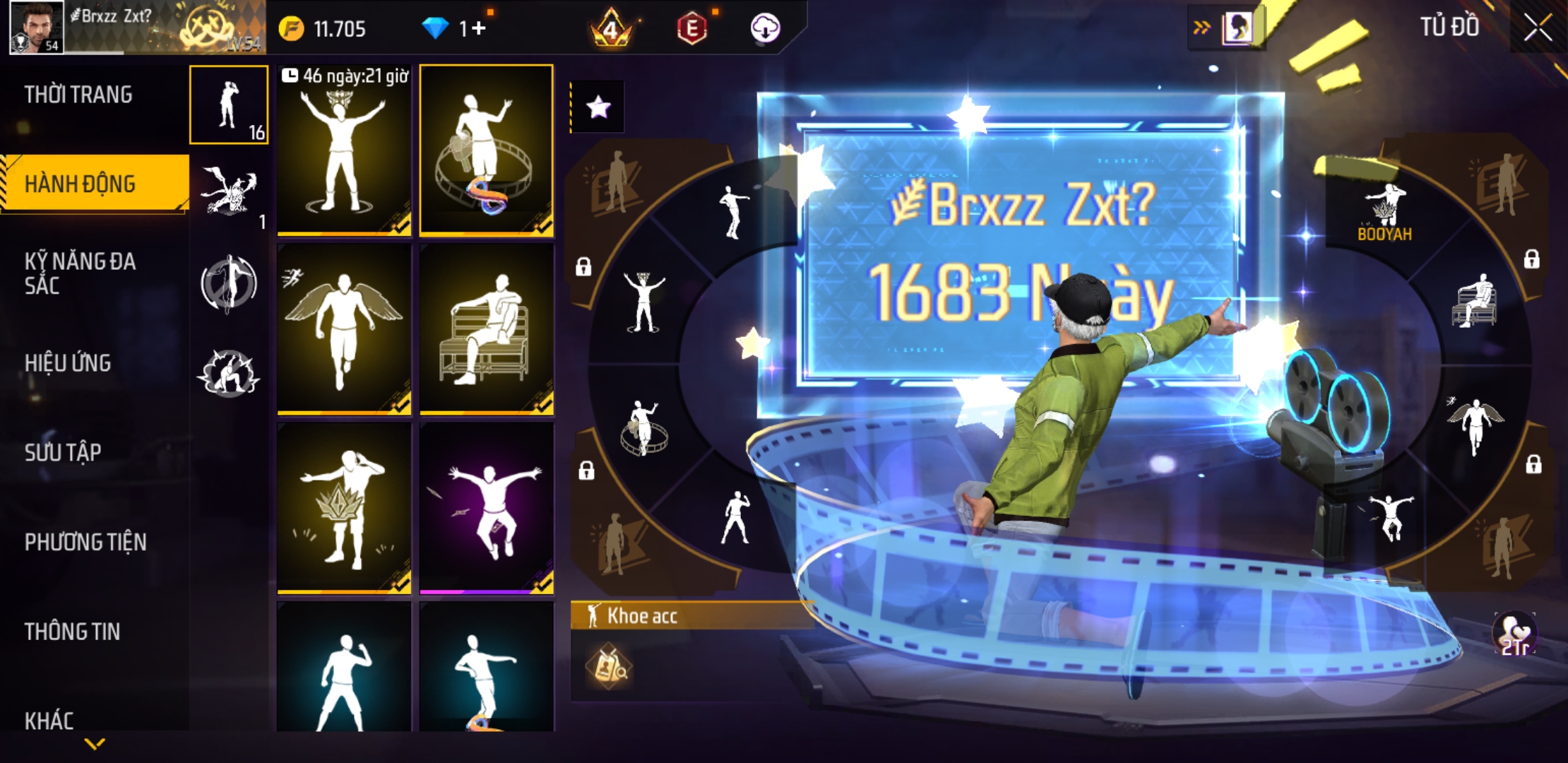Open the player profile avatar
1568x763 pixels.
37,27
